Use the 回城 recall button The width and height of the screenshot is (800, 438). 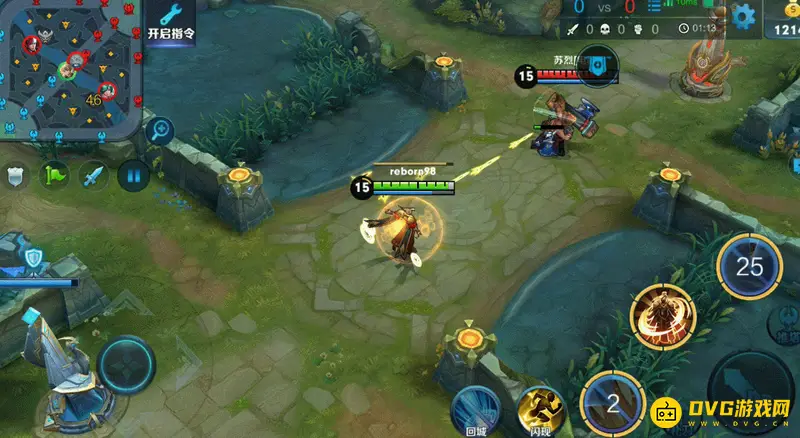(x=477, y=410)
